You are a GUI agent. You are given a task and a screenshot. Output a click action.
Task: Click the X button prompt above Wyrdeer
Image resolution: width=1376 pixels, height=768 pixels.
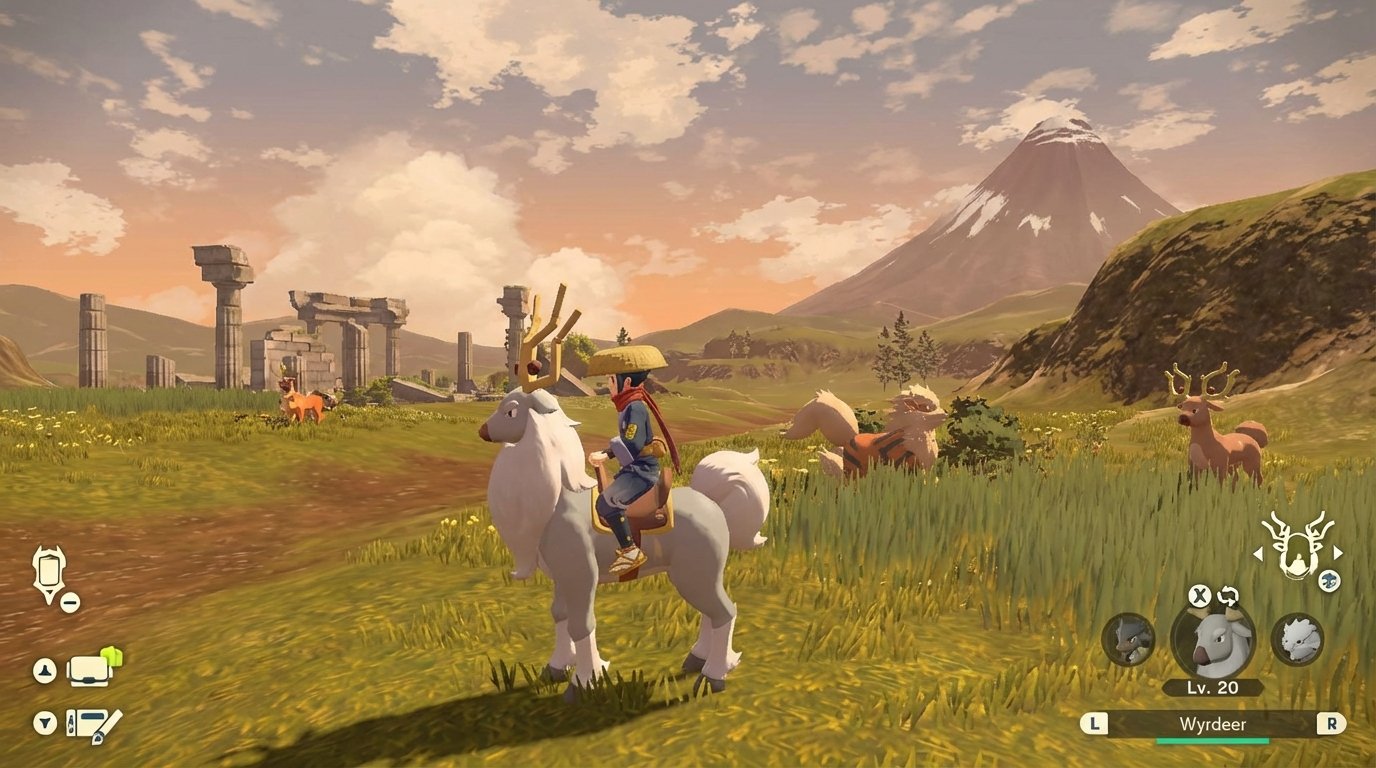1200,596
